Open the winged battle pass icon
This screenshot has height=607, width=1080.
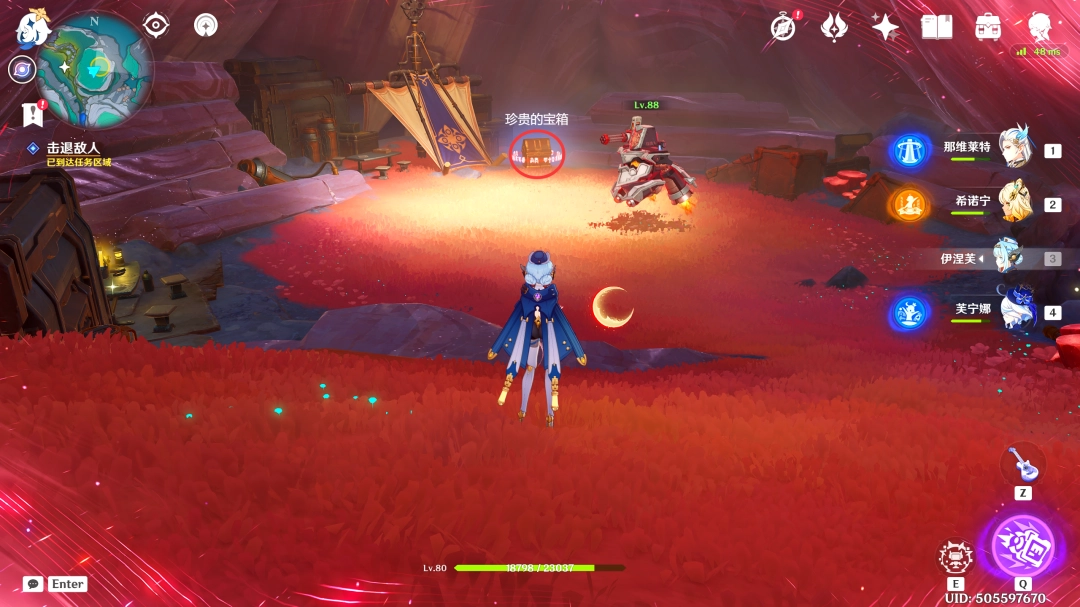point(834,27)
